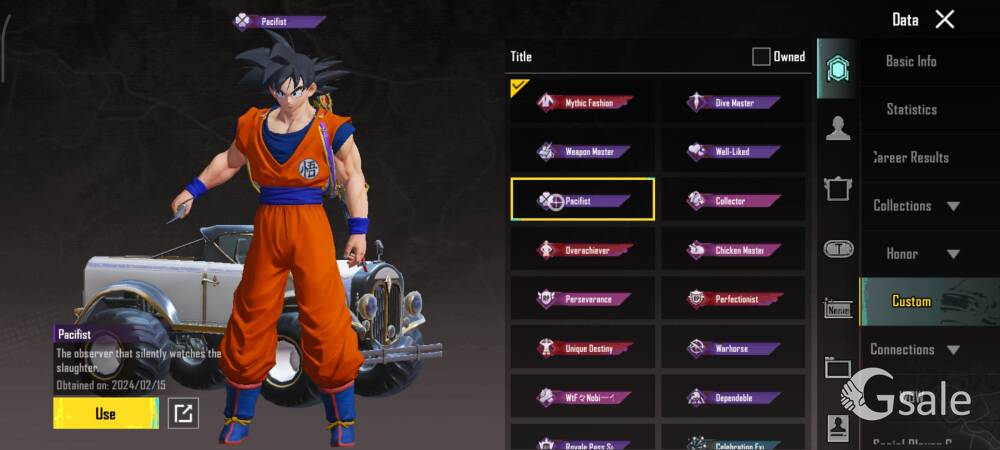This screenshot has height=450, width=1000.
Task: Pick the Perseverance title
Action: point(583,298)
